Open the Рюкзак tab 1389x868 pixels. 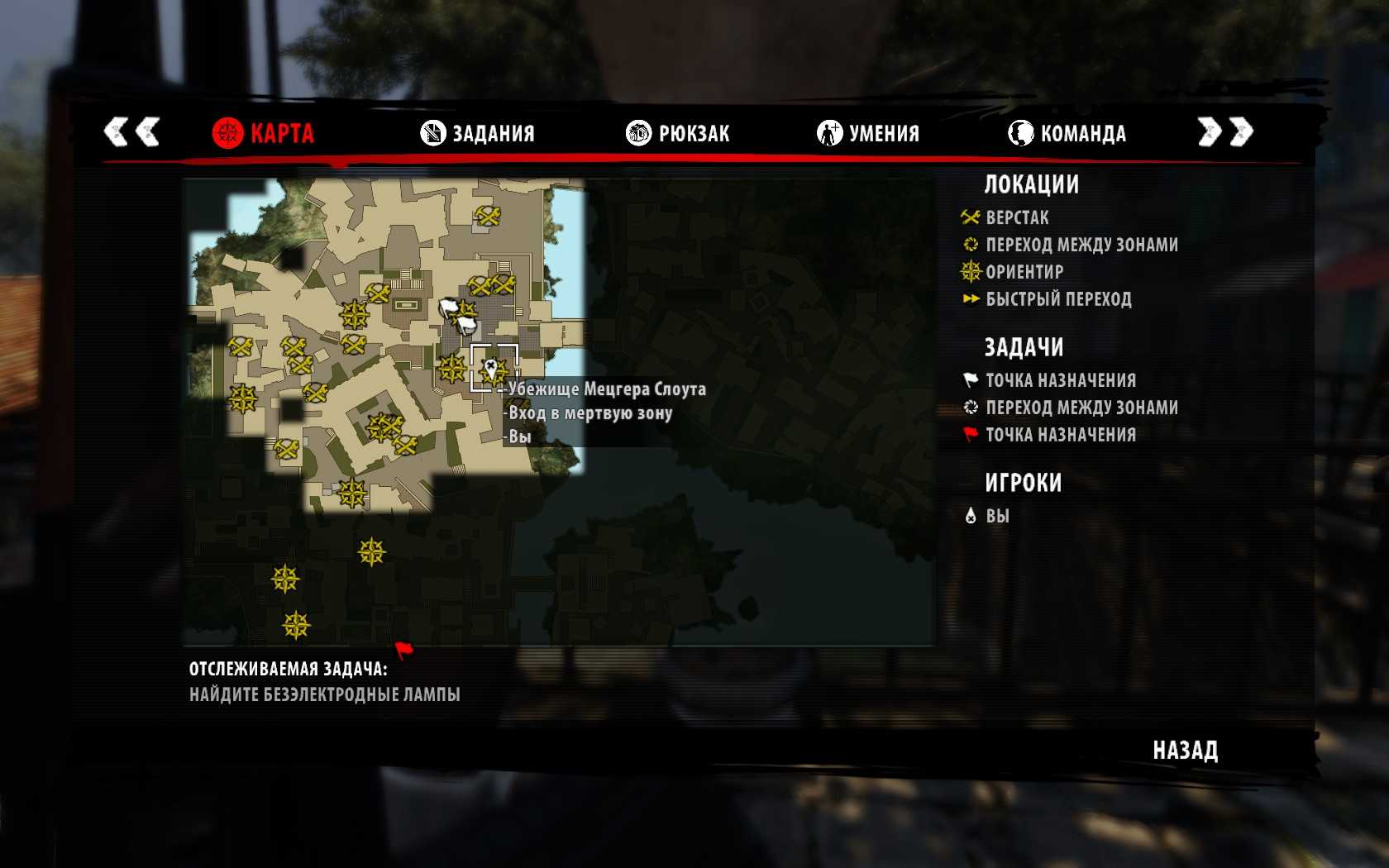point(678,133)
